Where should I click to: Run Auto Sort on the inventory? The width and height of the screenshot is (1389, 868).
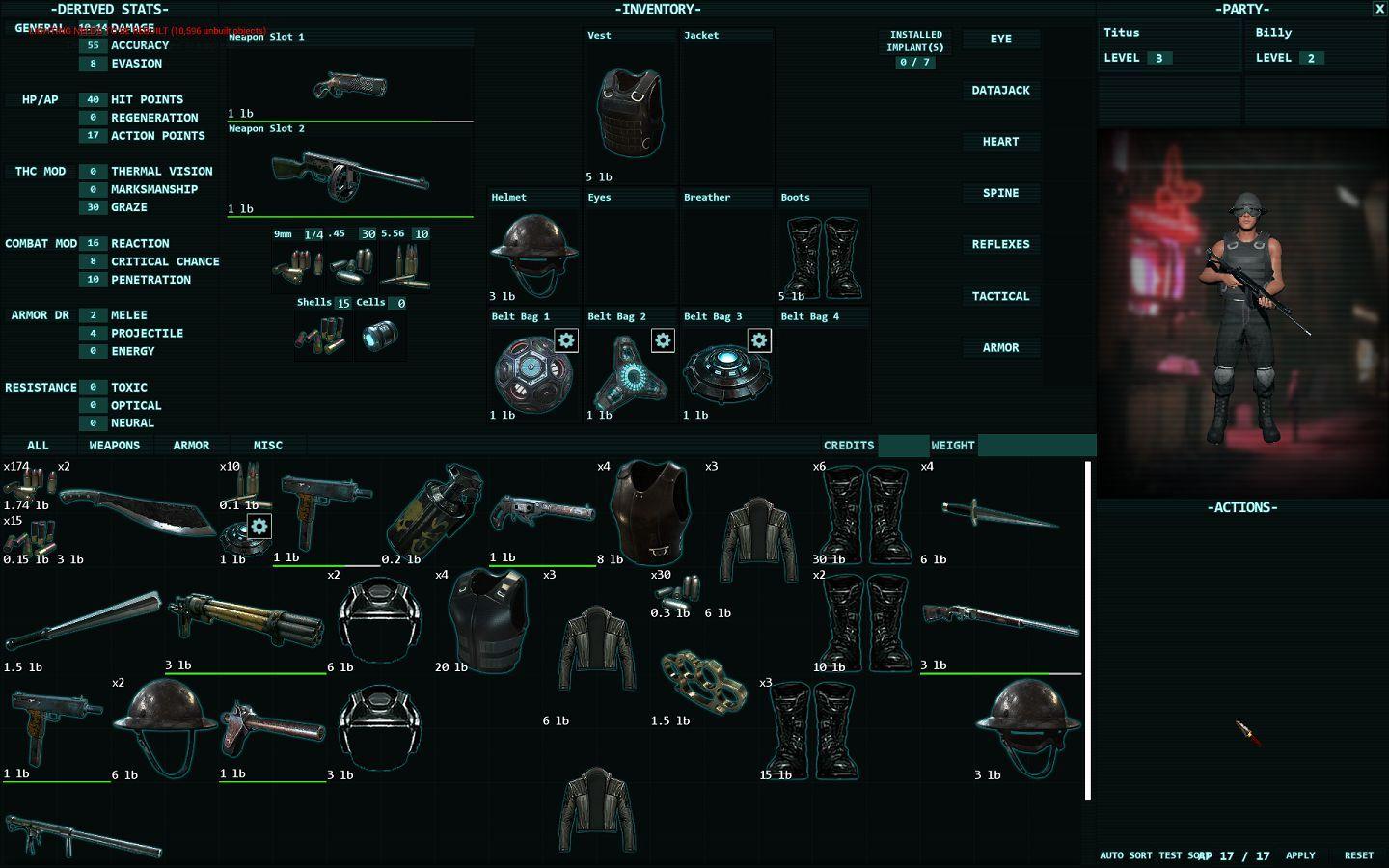1126,855
